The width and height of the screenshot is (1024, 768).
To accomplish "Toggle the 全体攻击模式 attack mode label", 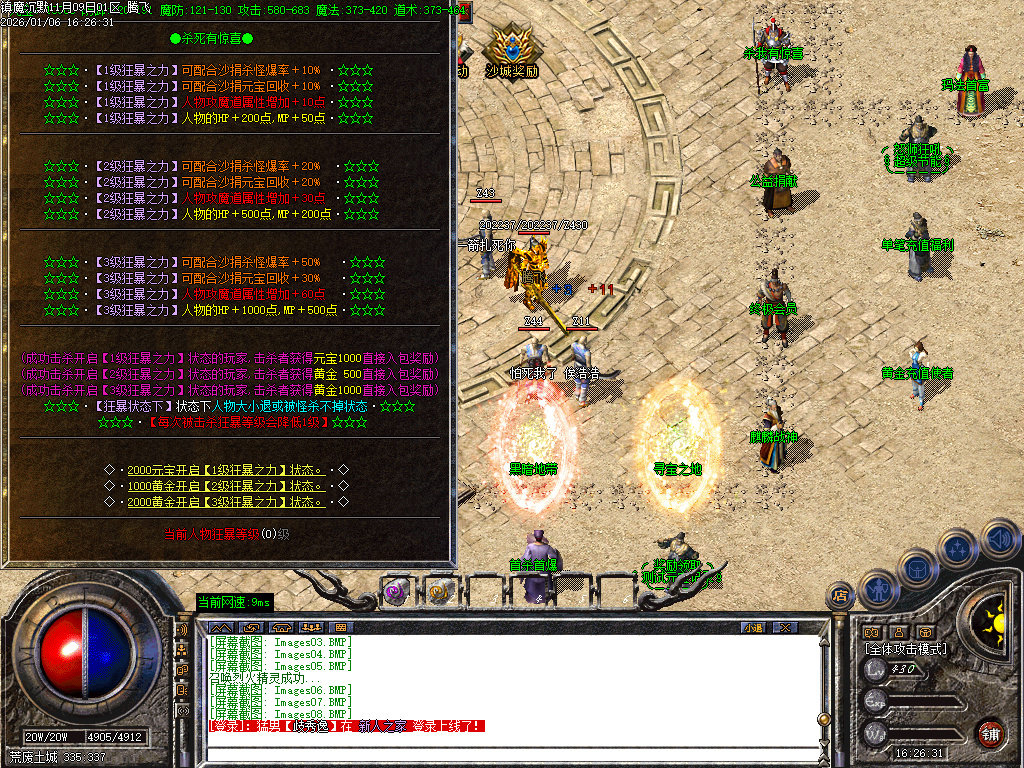I will pos(906,649).
